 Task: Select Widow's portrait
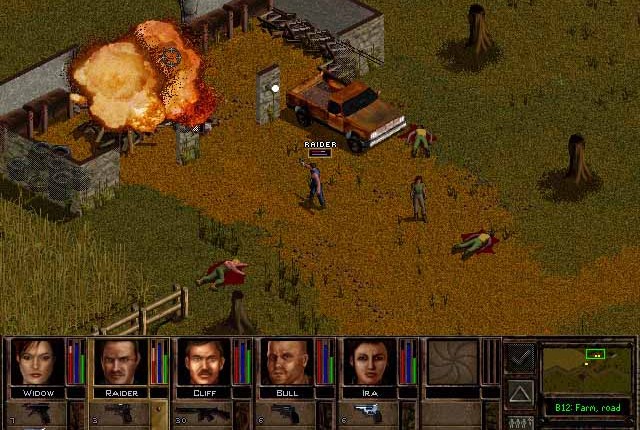36,361
